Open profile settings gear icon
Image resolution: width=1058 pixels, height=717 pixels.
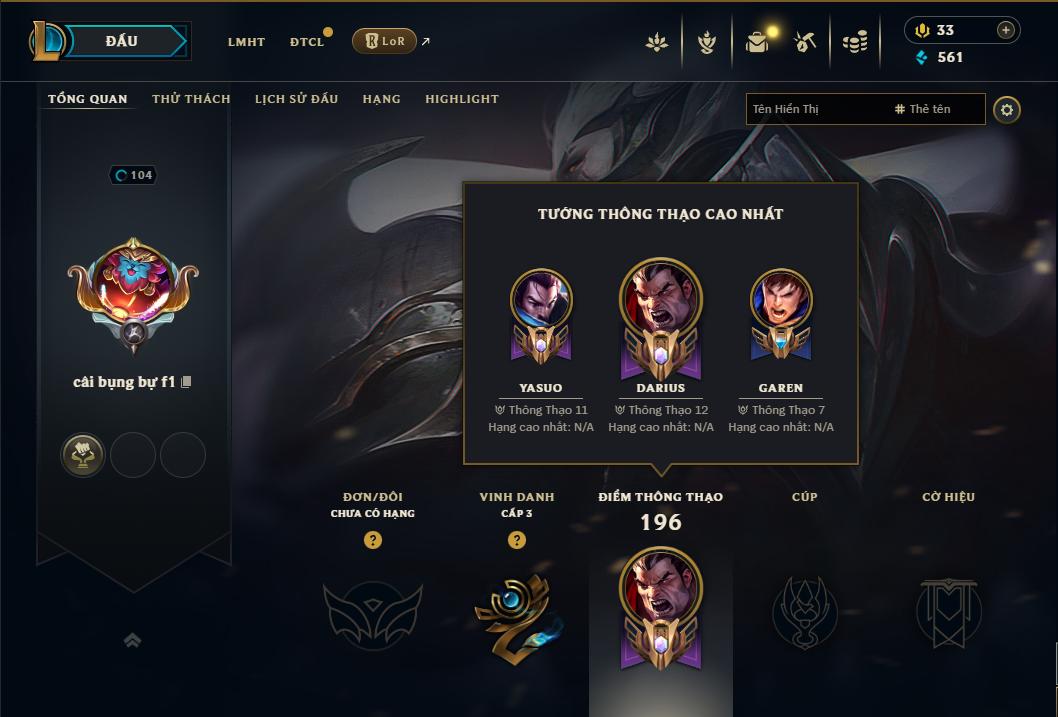[x=1007, y=109]
